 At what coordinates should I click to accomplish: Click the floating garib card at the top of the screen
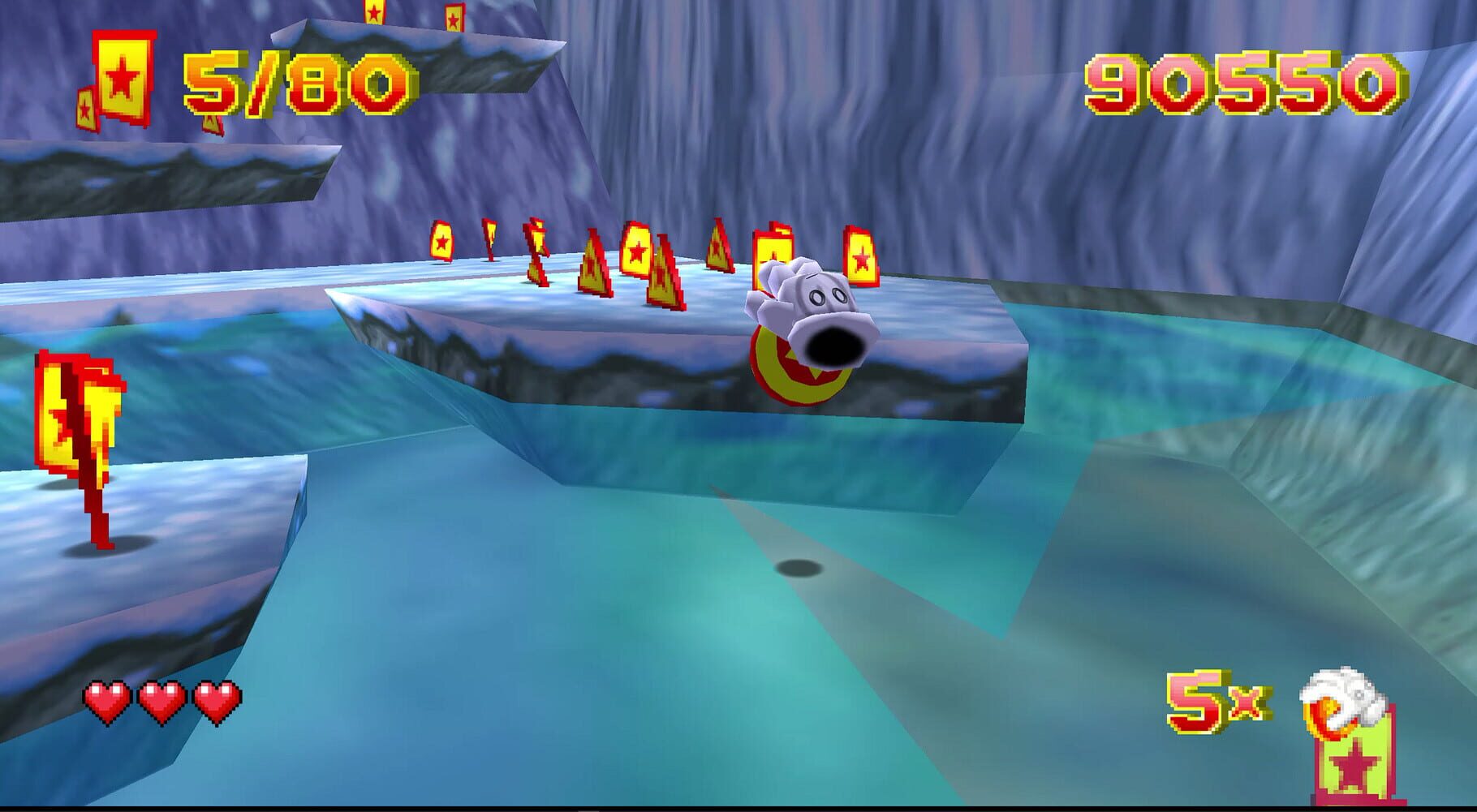click(x=373, y=15)
